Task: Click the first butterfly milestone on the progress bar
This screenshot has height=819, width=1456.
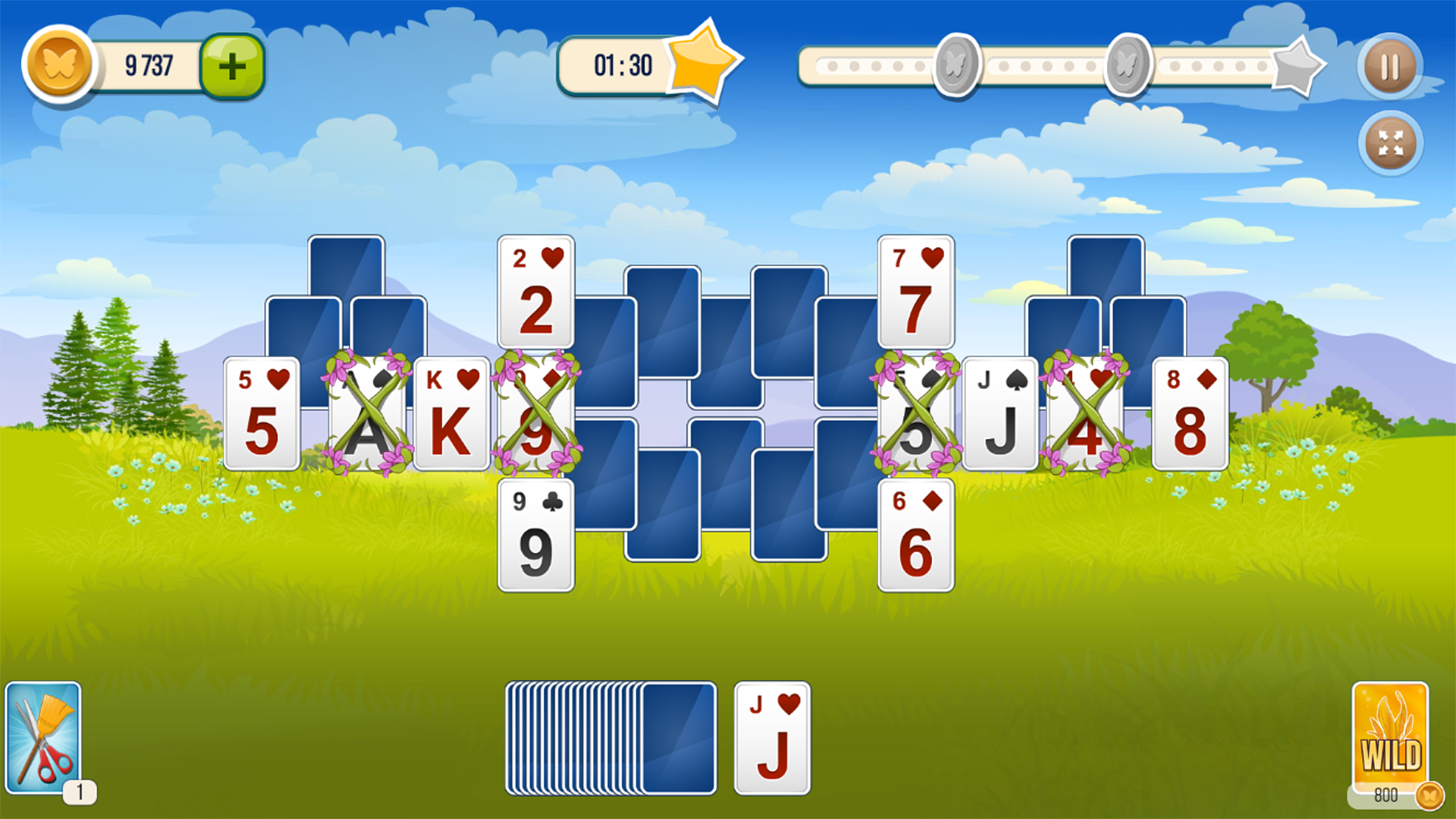Action: (955, 64)
